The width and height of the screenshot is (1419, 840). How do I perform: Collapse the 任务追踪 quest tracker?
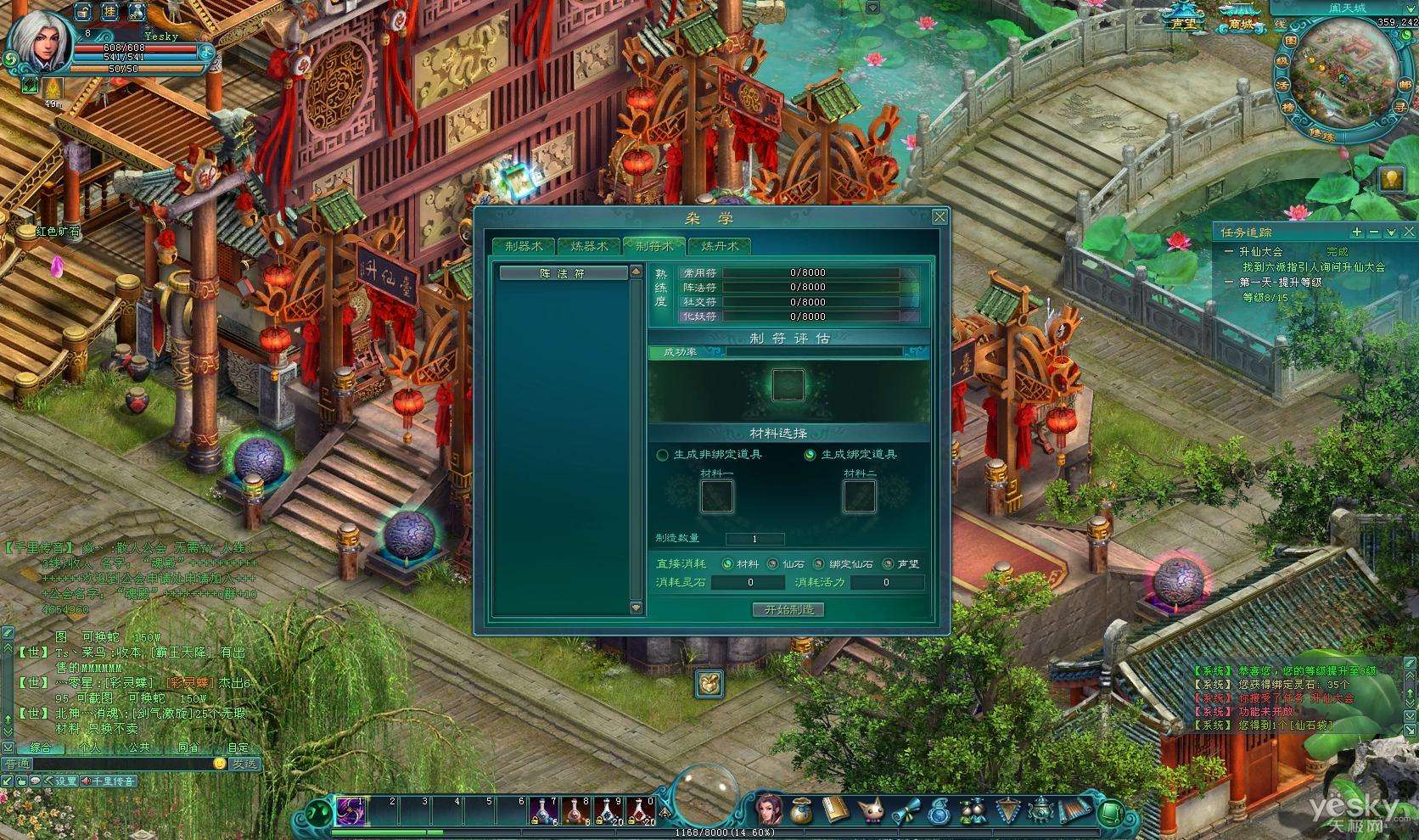click(x=1374, y=232)
